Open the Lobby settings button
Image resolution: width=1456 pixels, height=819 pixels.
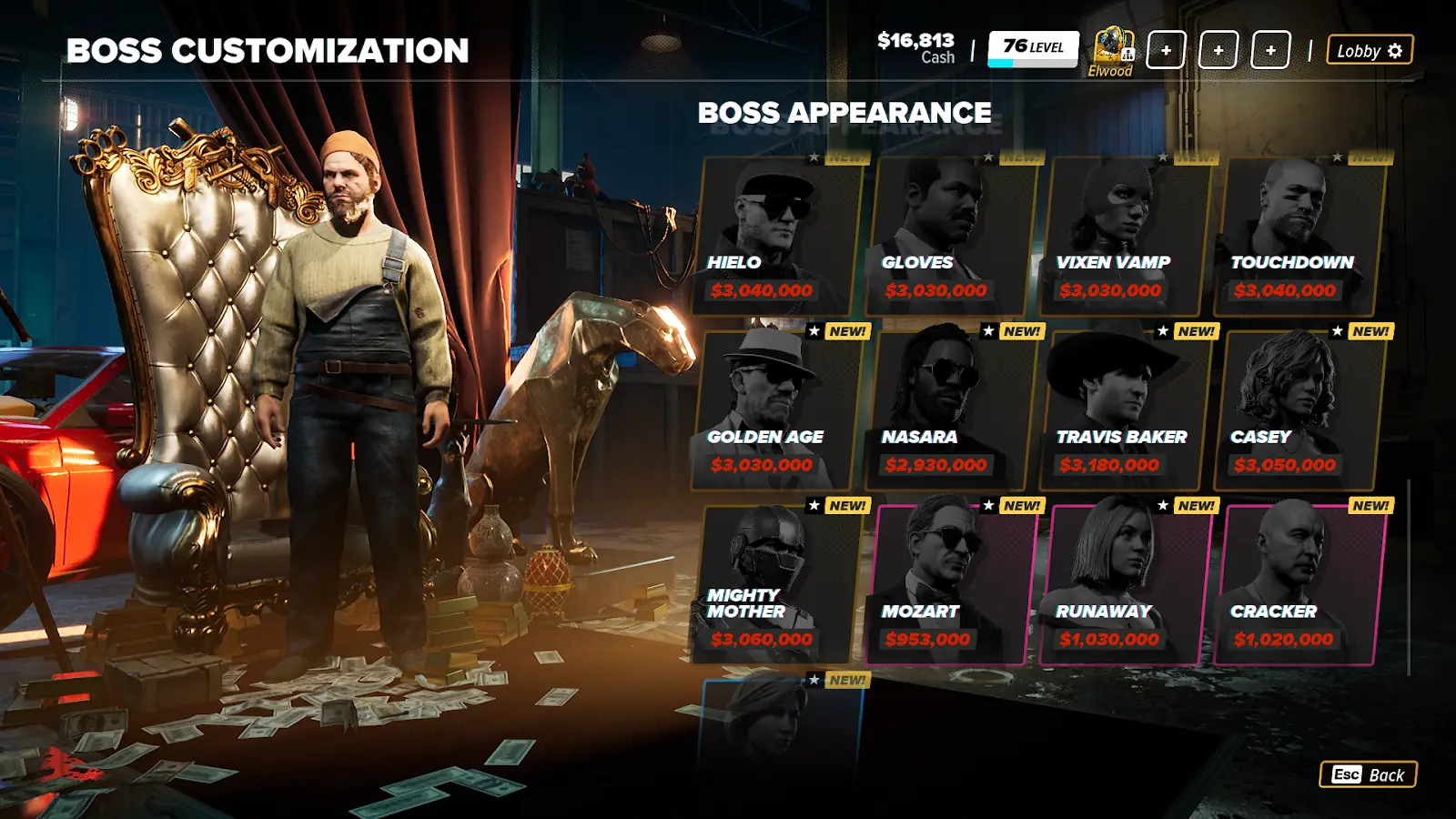[x=1370, y=51]
